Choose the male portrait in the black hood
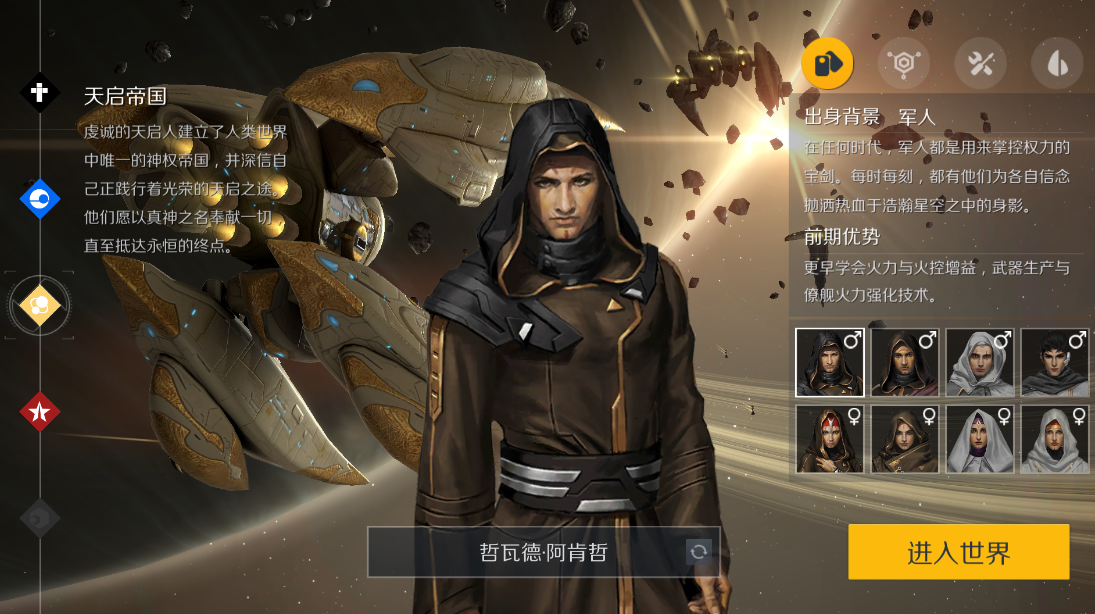 point(830,362)
